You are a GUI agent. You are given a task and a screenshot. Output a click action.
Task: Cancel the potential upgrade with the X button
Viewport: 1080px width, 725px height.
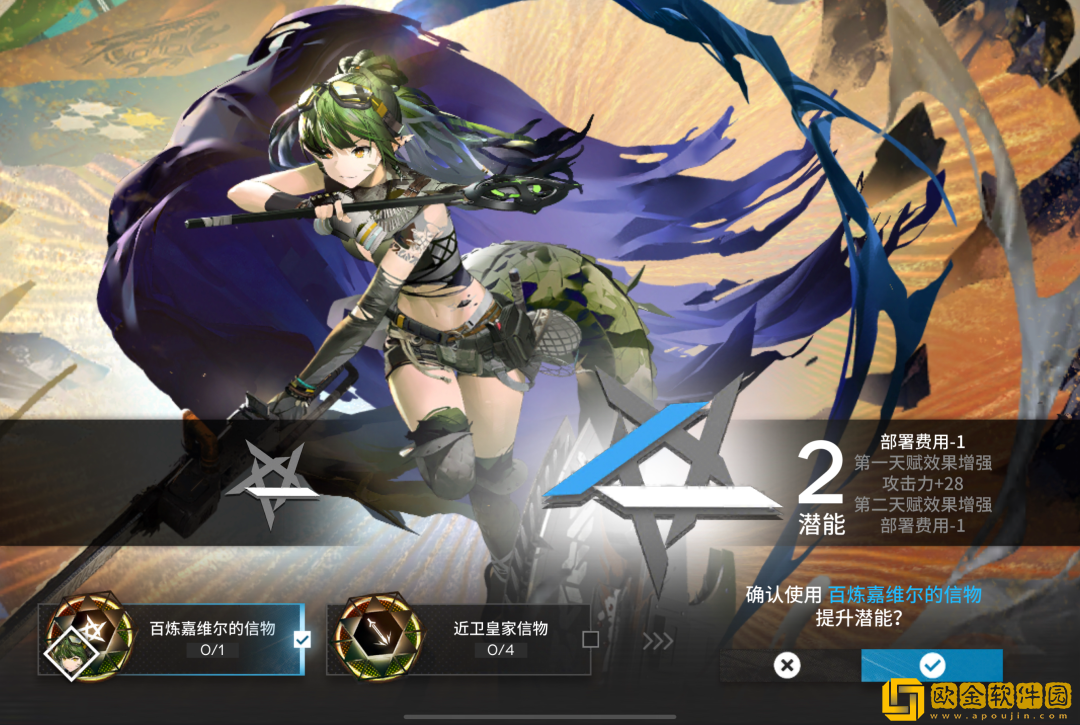(788, 665)
